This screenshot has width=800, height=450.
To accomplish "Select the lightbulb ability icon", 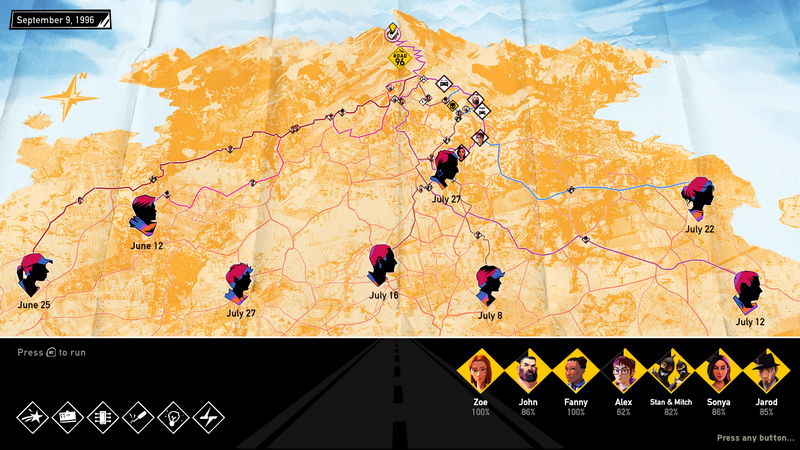I will (x=173, y=415).
